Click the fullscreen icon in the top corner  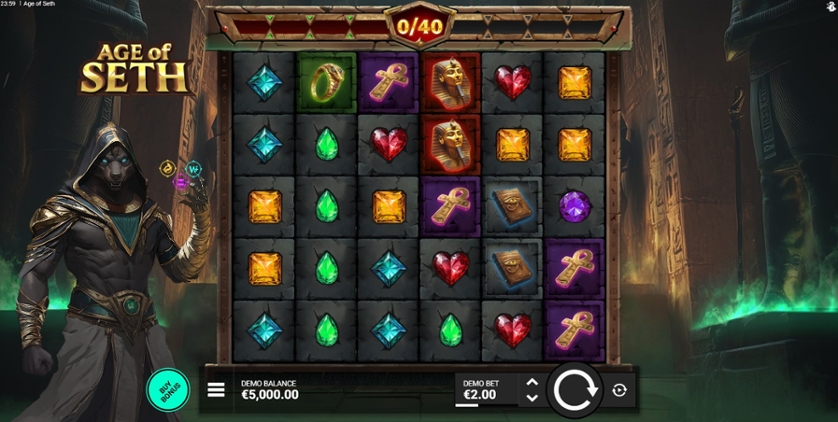point(831,6)
